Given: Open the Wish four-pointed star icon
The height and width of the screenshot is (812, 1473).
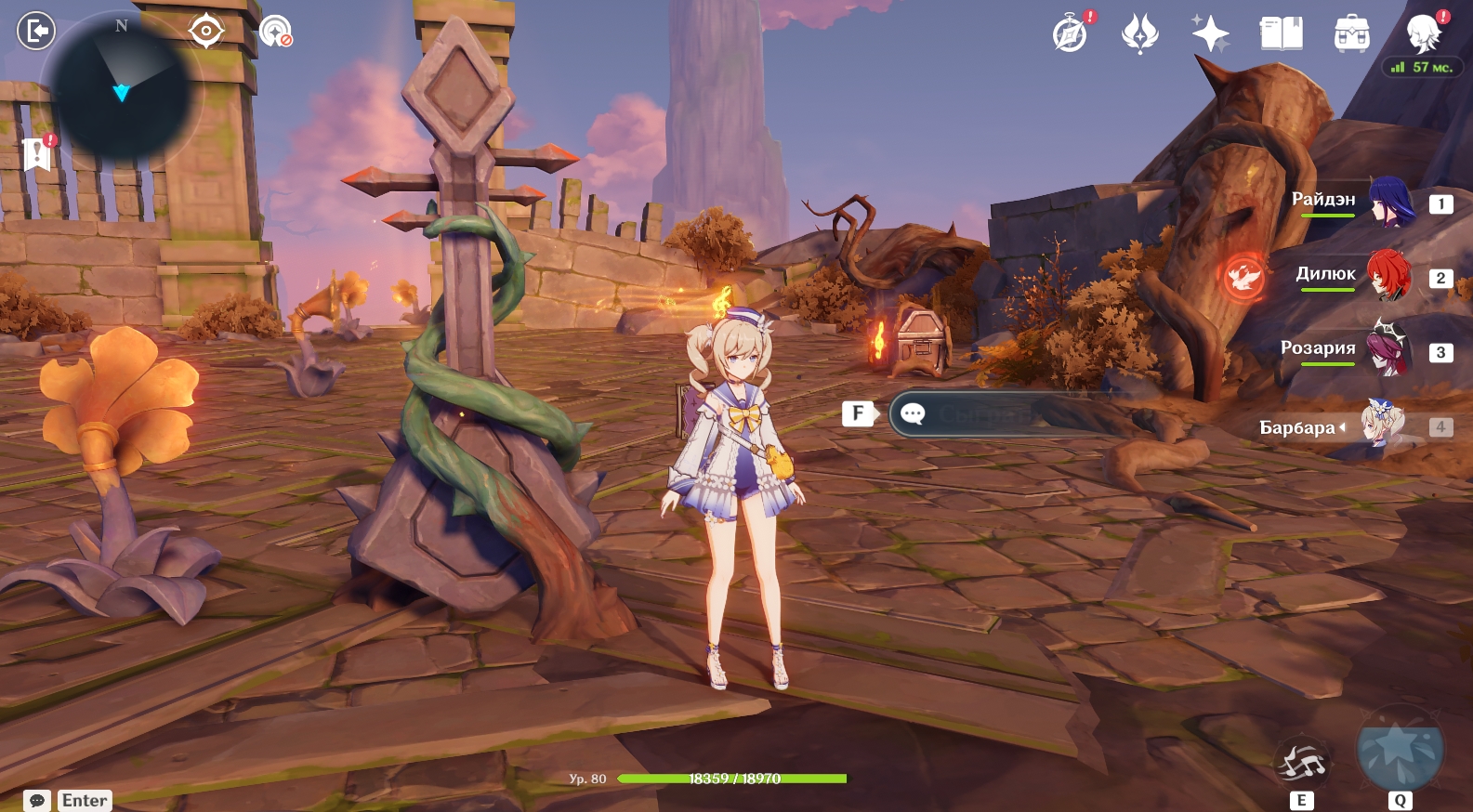Looking at the screenshot, I should coord(1210,33).
